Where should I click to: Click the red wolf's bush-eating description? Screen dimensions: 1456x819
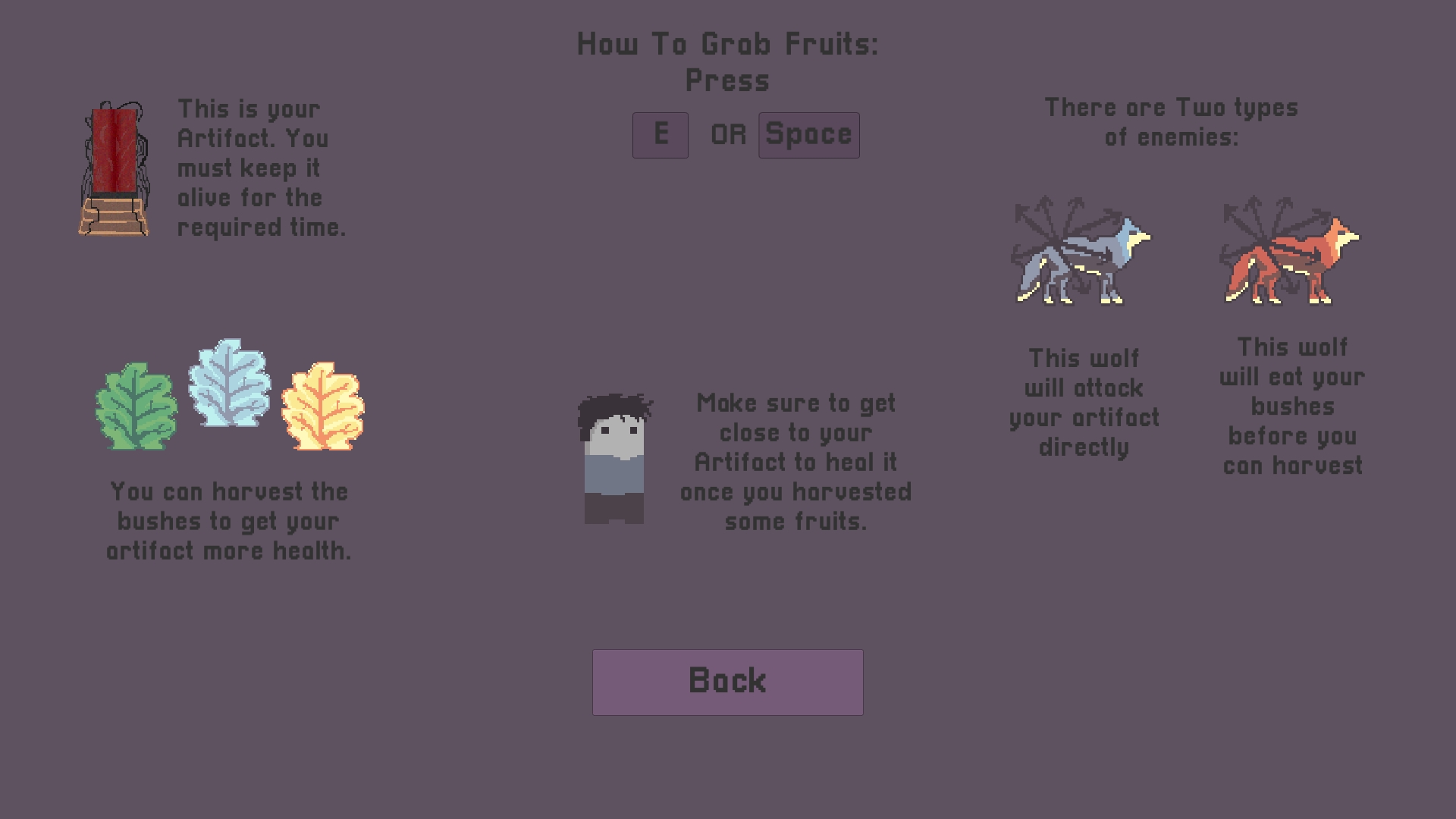point(1292,406)
